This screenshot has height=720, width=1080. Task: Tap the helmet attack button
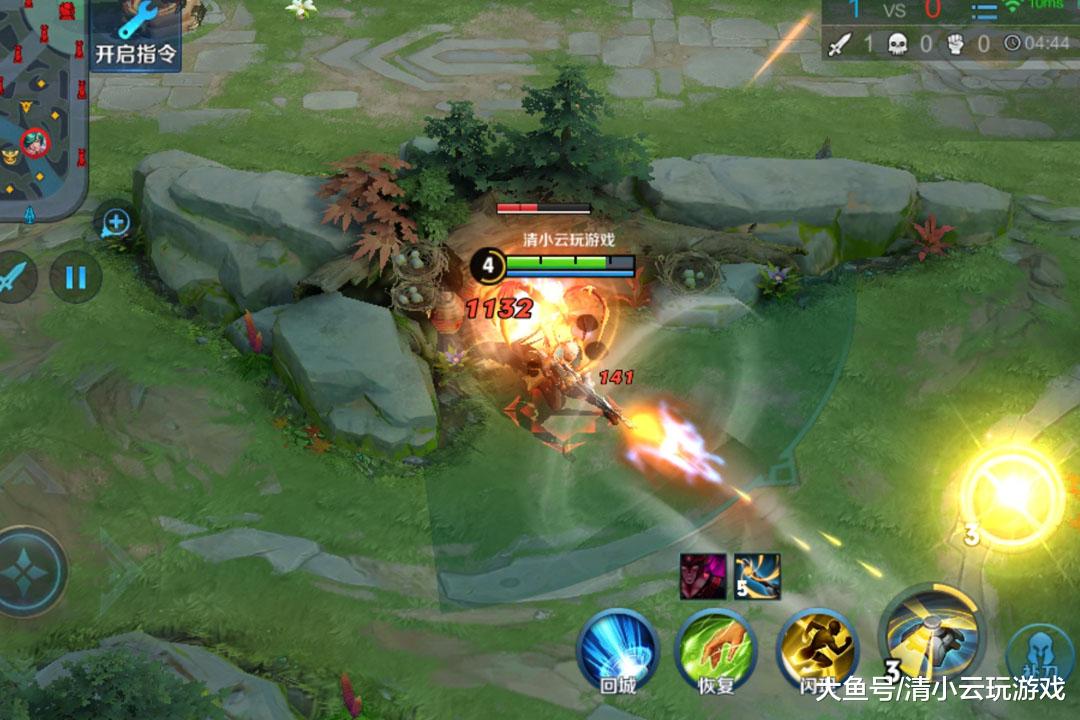[1043, 655]
